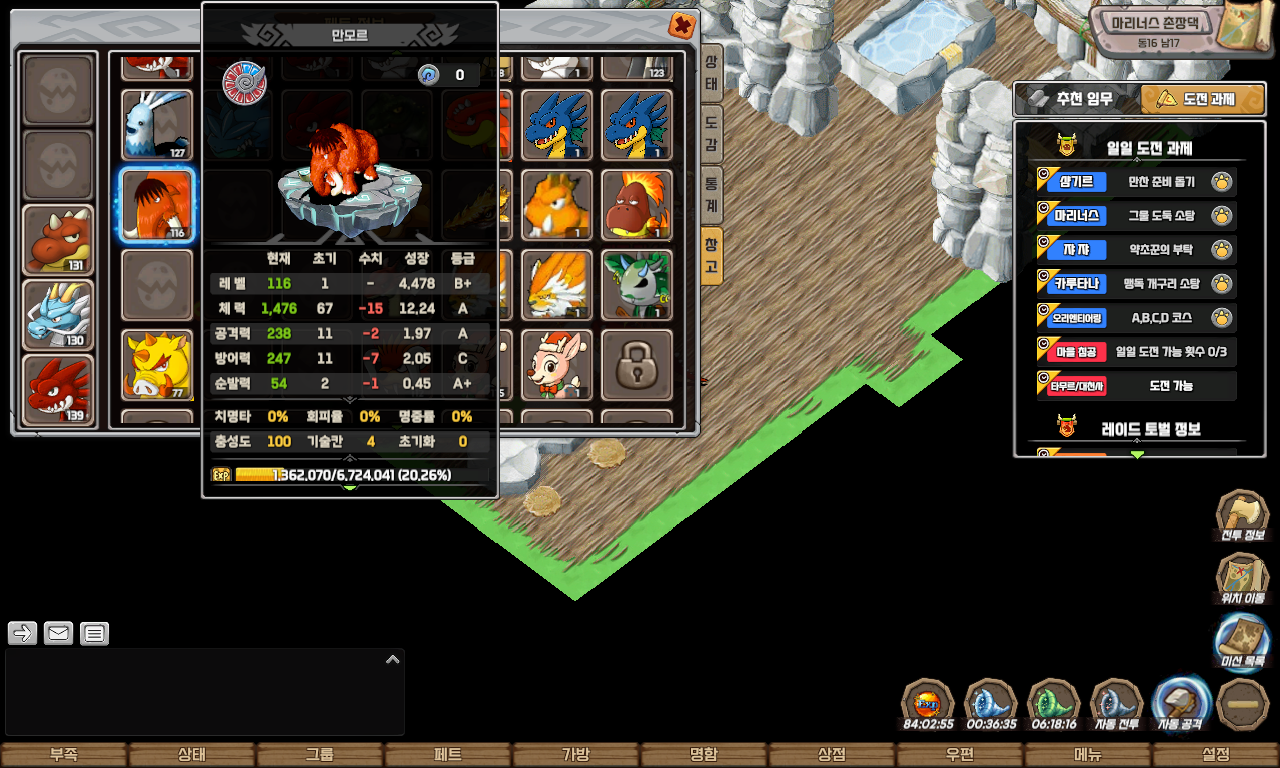Viewport: 1280px width, 768px height.
Task: Choose the 카루타나 daily challenge row
Action: 1136,284
